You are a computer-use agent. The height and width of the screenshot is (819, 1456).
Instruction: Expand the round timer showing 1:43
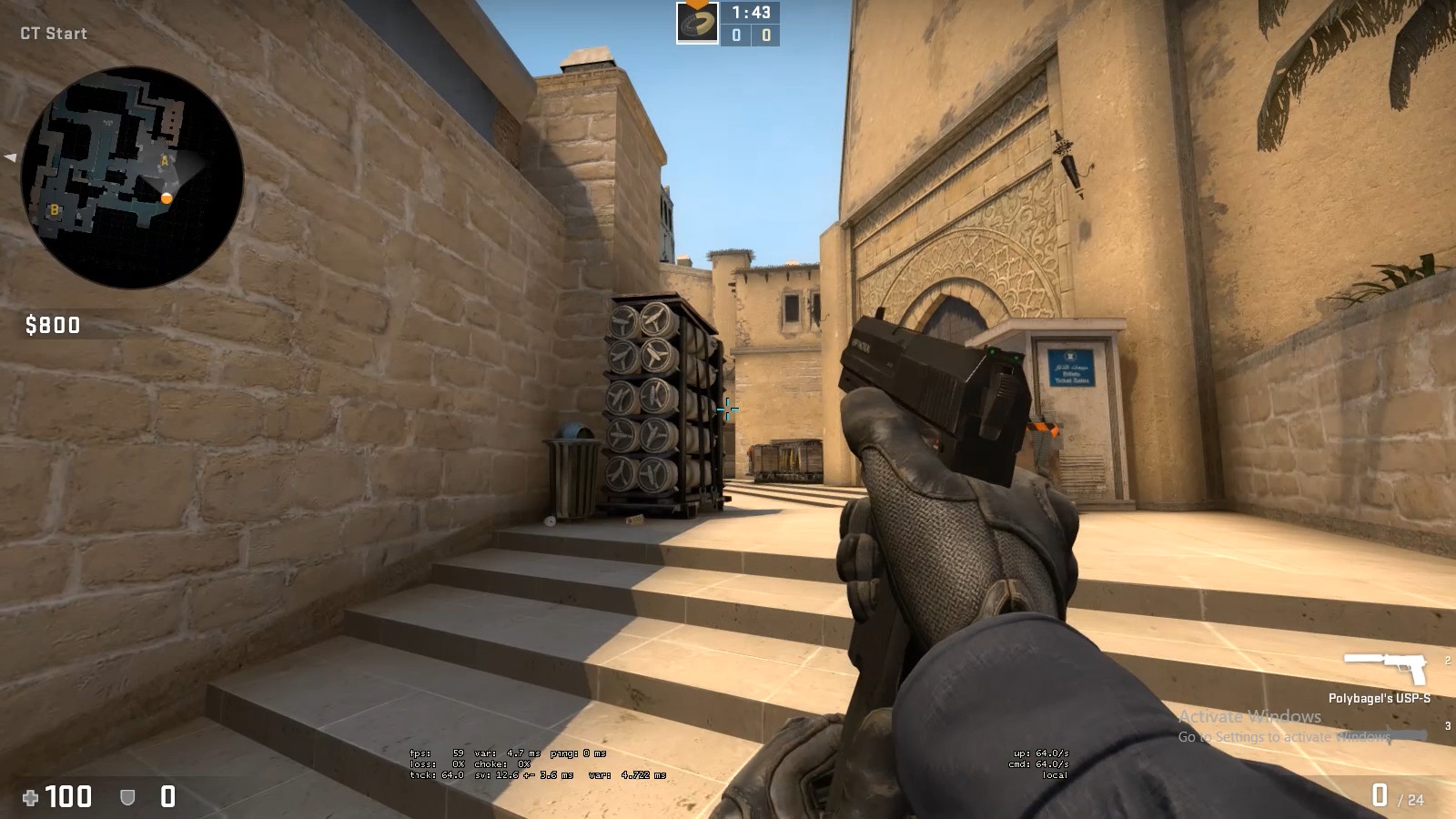[750, 14]
